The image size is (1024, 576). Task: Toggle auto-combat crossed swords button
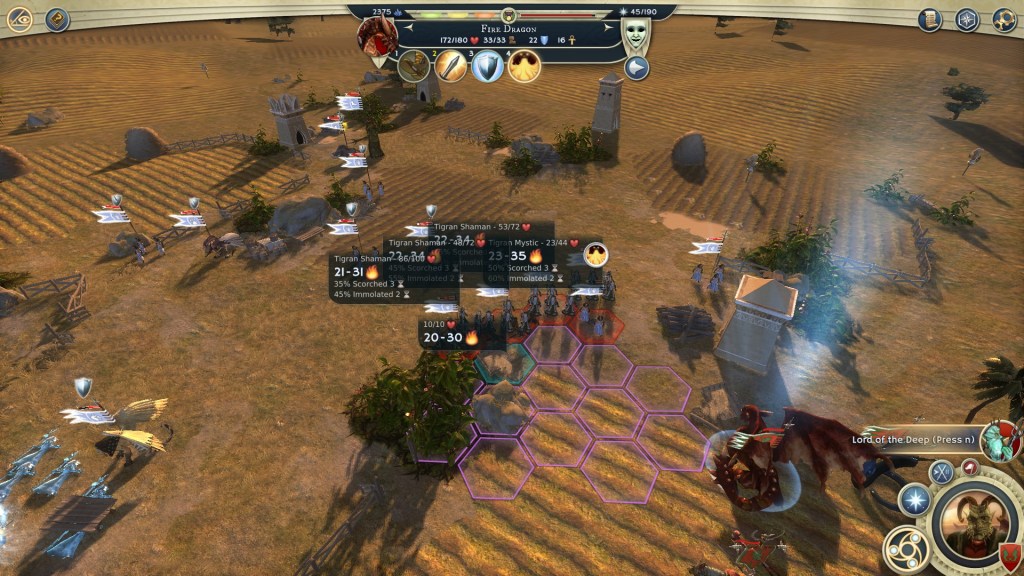tap(941, 472)
